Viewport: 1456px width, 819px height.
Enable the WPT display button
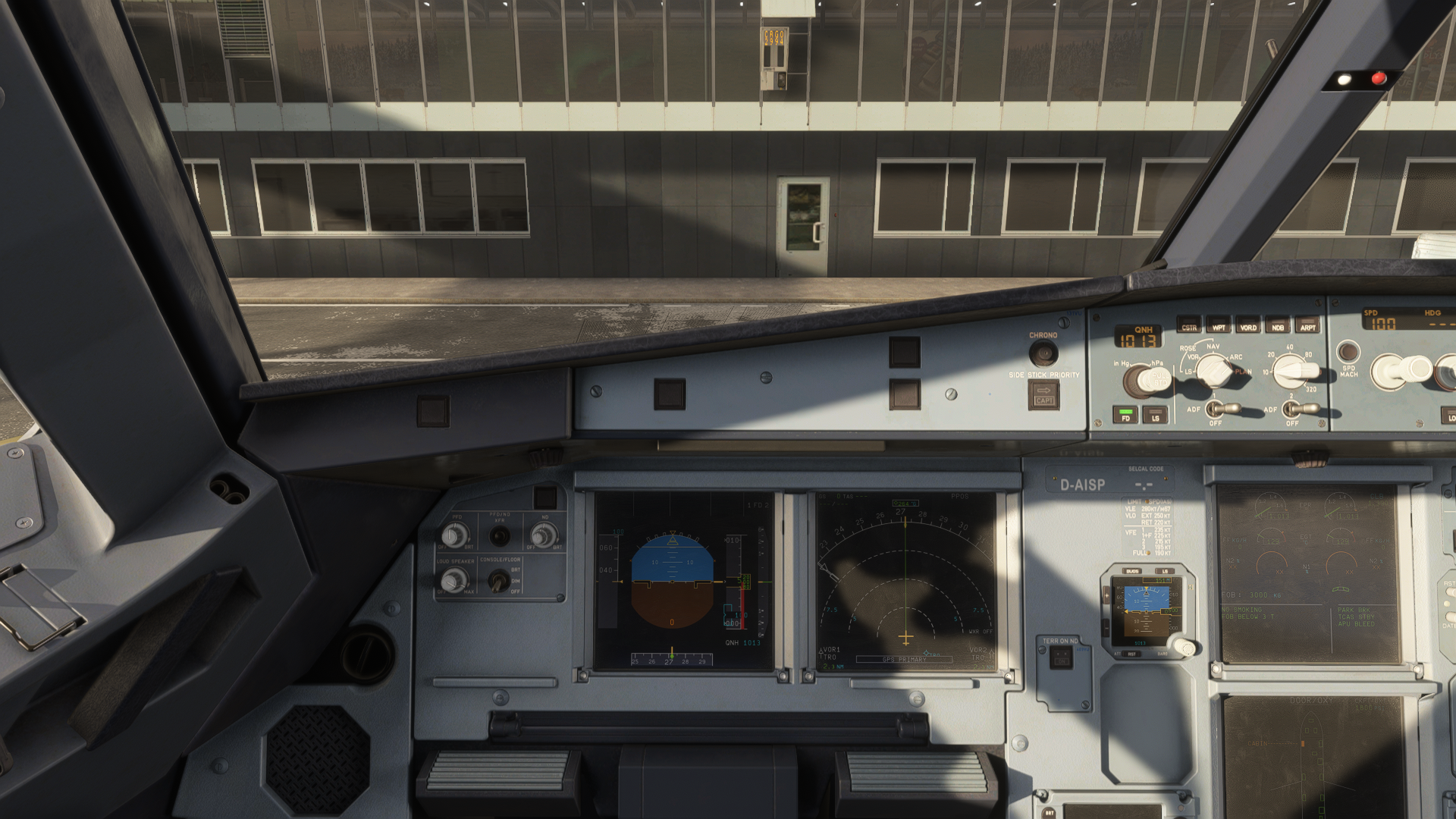[x=1219, y=327]
